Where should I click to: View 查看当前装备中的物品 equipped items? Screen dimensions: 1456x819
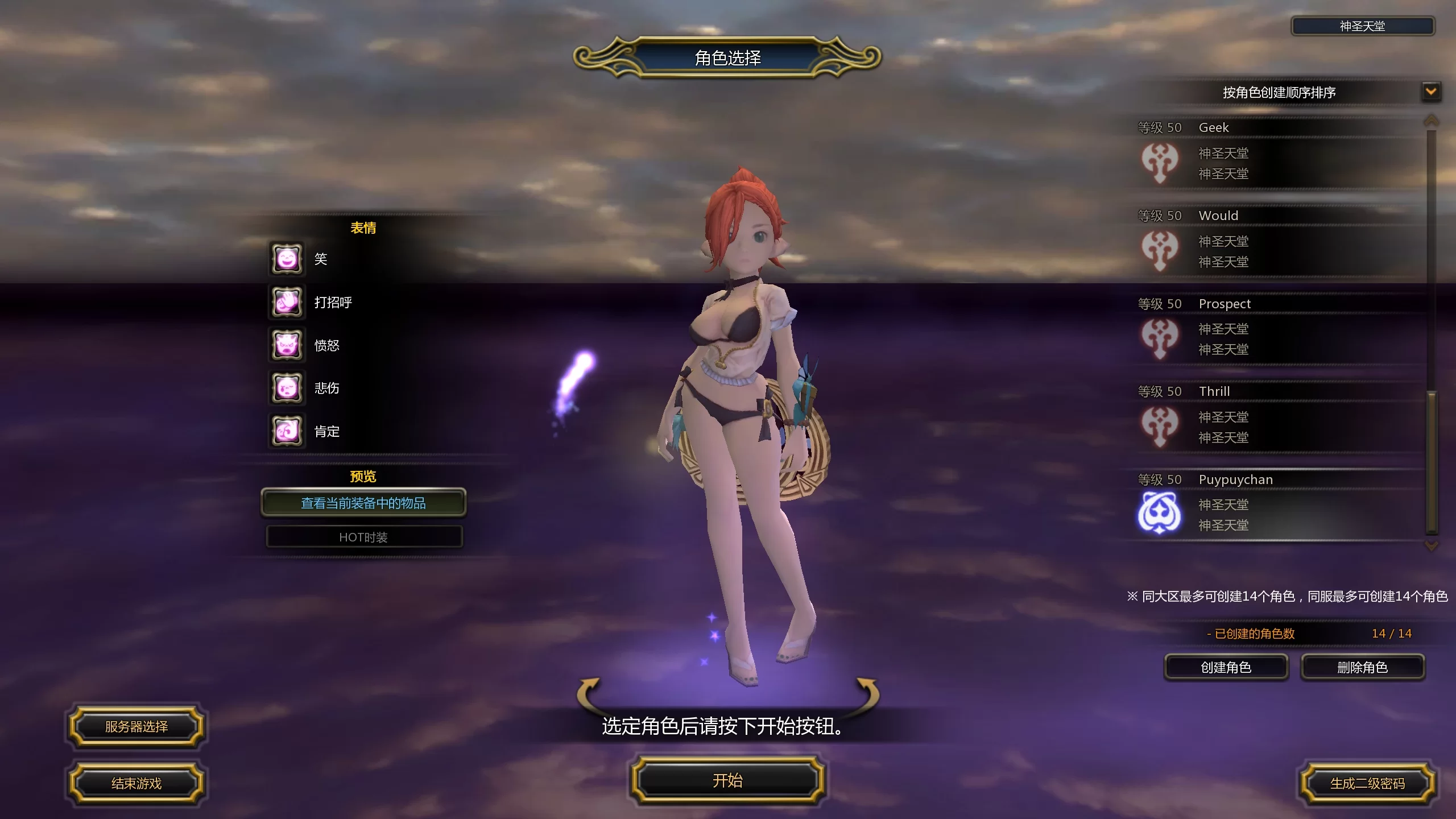pos(363,503)
